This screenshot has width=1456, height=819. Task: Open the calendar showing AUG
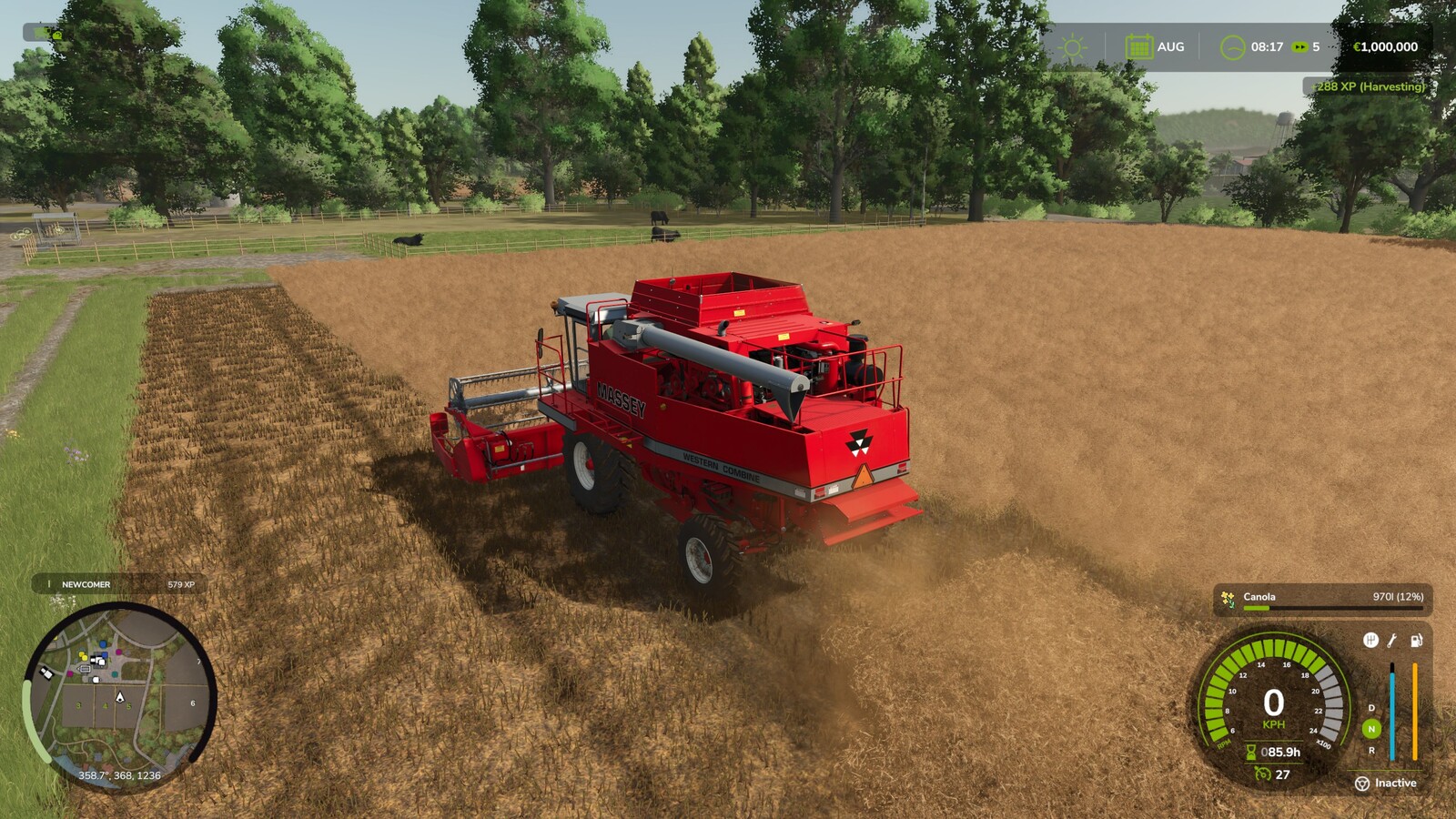1138,47
